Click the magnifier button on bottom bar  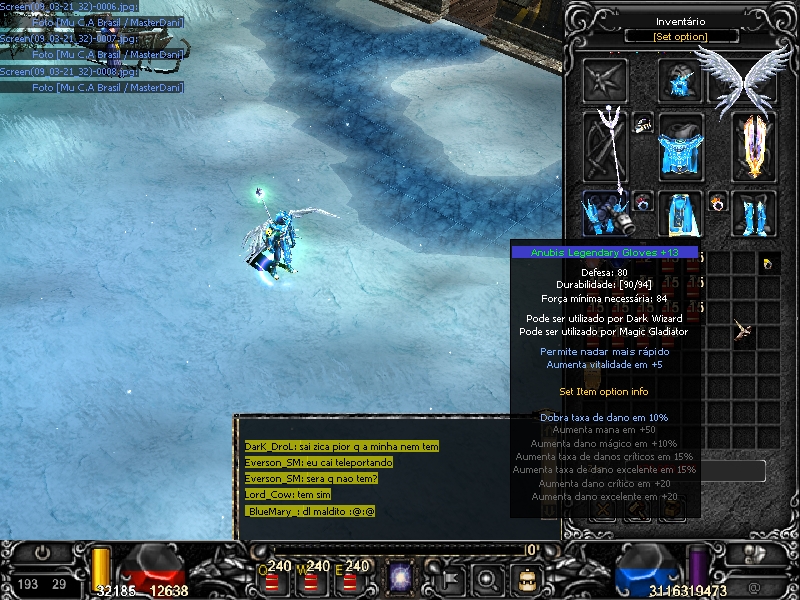pos(487,577)
